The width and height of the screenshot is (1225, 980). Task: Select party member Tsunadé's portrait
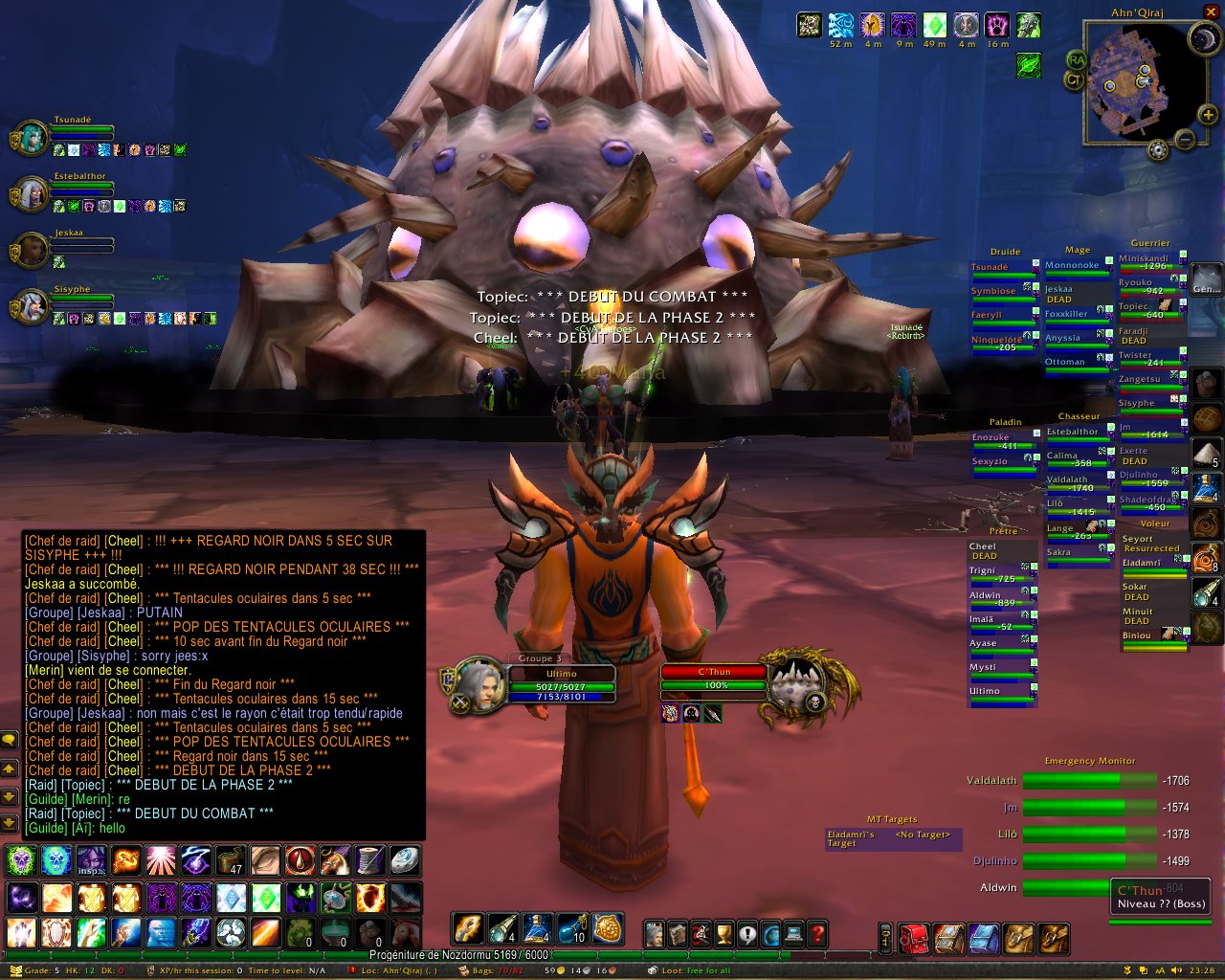pyautogui.click(x=32, y=139)
